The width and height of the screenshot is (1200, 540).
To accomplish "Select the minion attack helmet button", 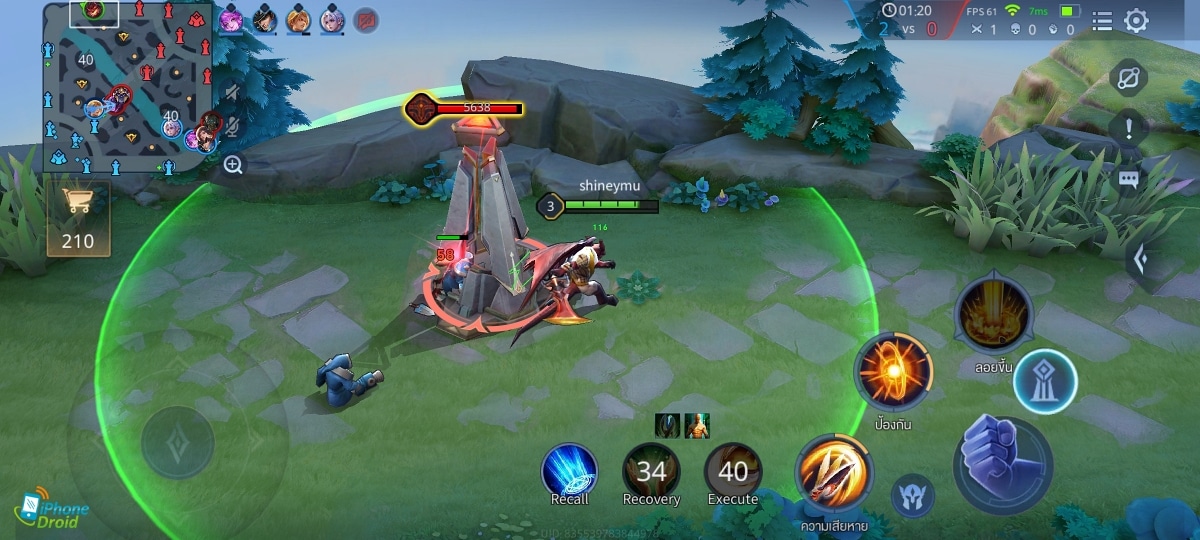I will click(x=913, y=496).
